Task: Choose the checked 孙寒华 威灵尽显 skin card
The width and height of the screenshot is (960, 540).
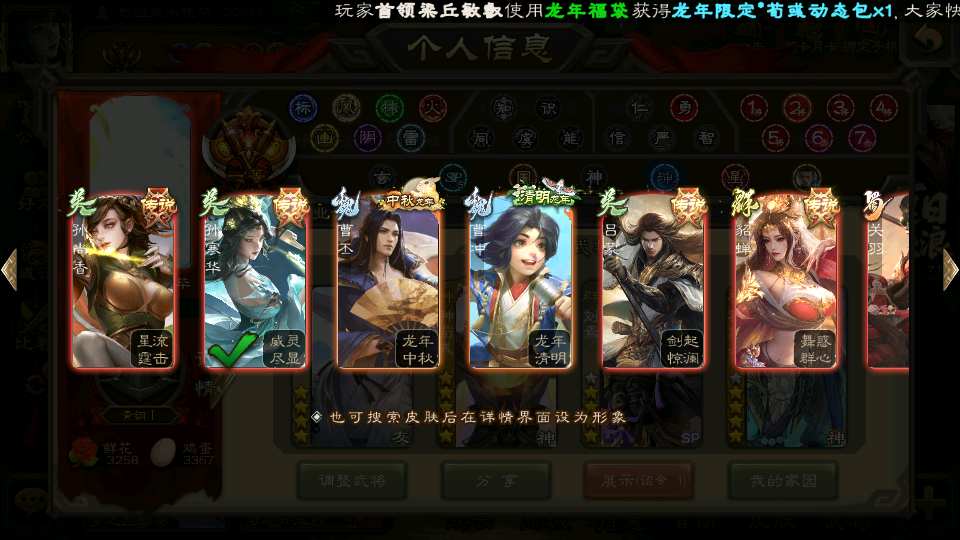Action: pos(254,281)
